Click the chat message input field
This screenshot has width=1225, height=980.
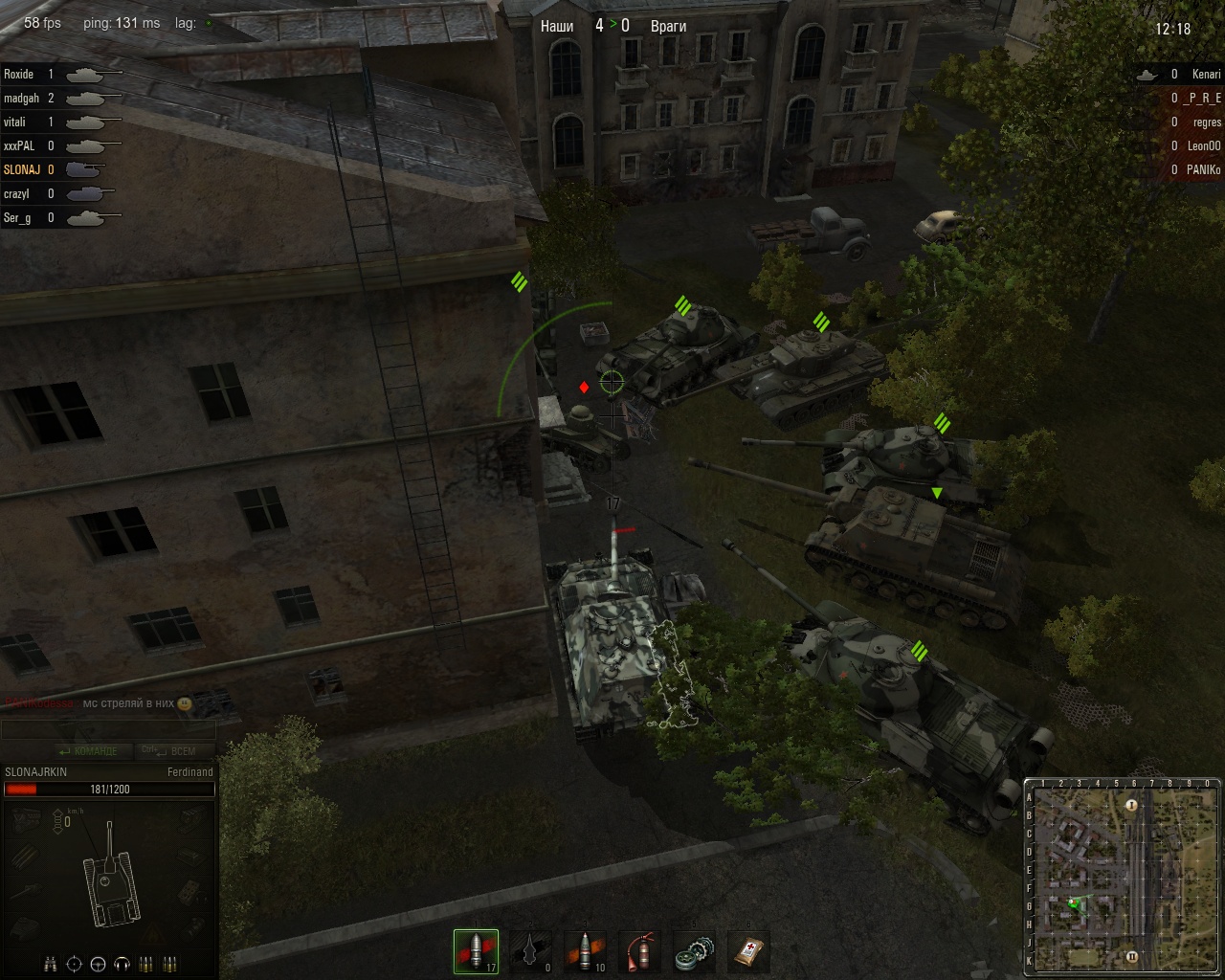(x=107, y=730)
